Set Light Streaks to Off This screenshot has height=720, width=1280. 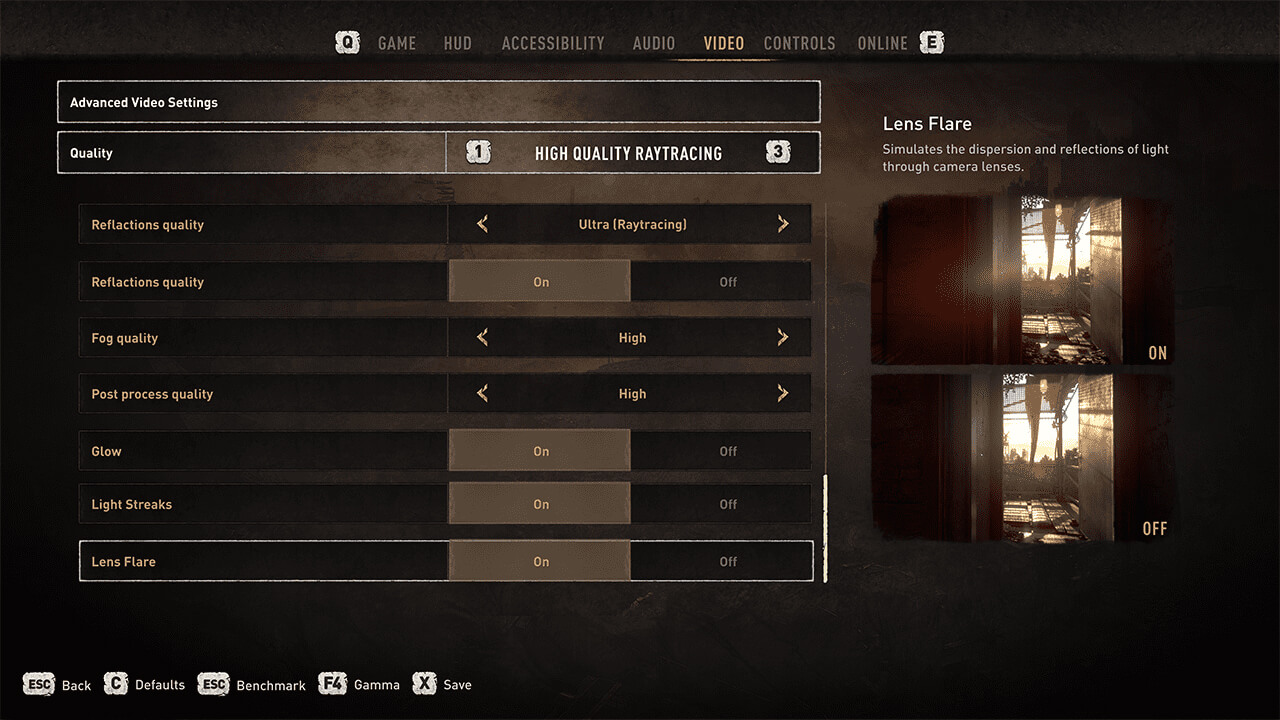click(728, 504)
